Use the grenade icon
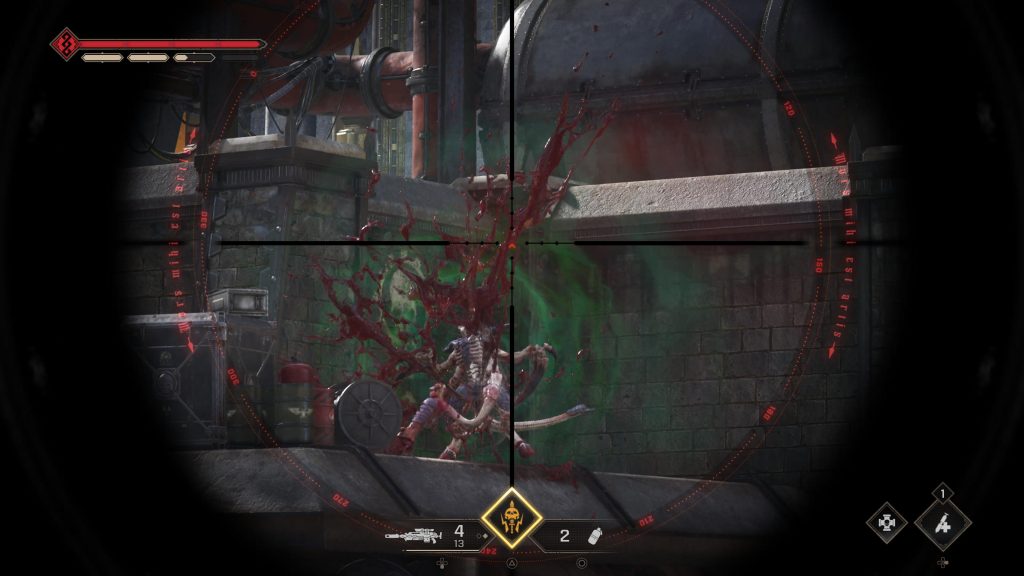Viewport: 1024px width, 576px height. click(597, 536)
